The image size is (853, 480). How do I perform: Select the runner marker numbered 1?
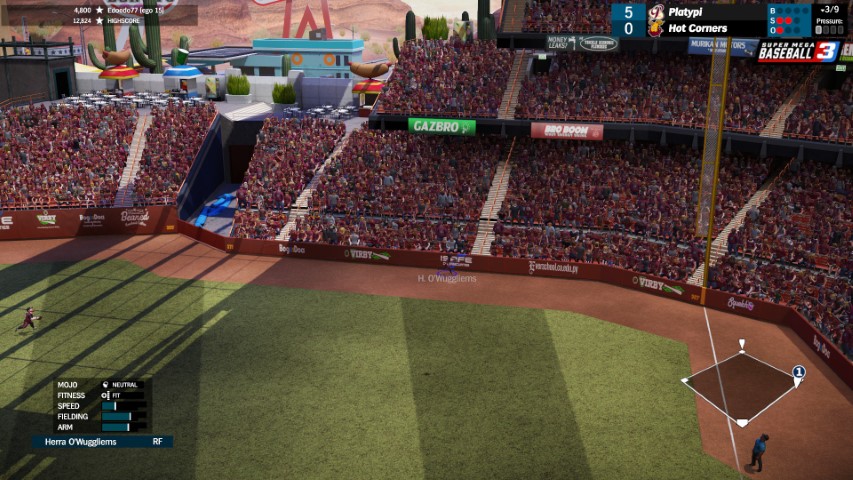coord(798,373)
